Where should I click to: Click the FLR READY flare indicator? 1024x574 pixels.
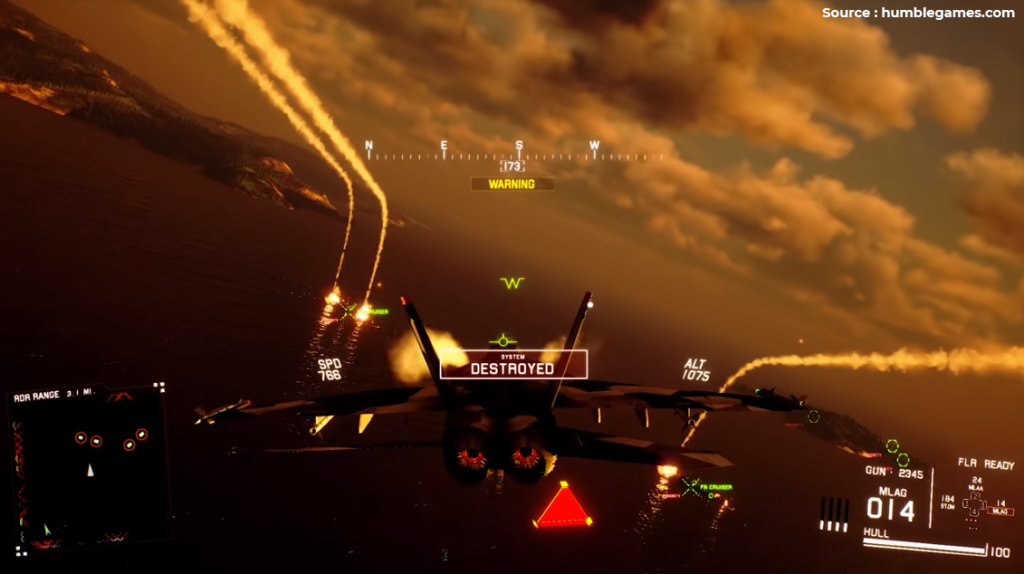click(984, 464)
